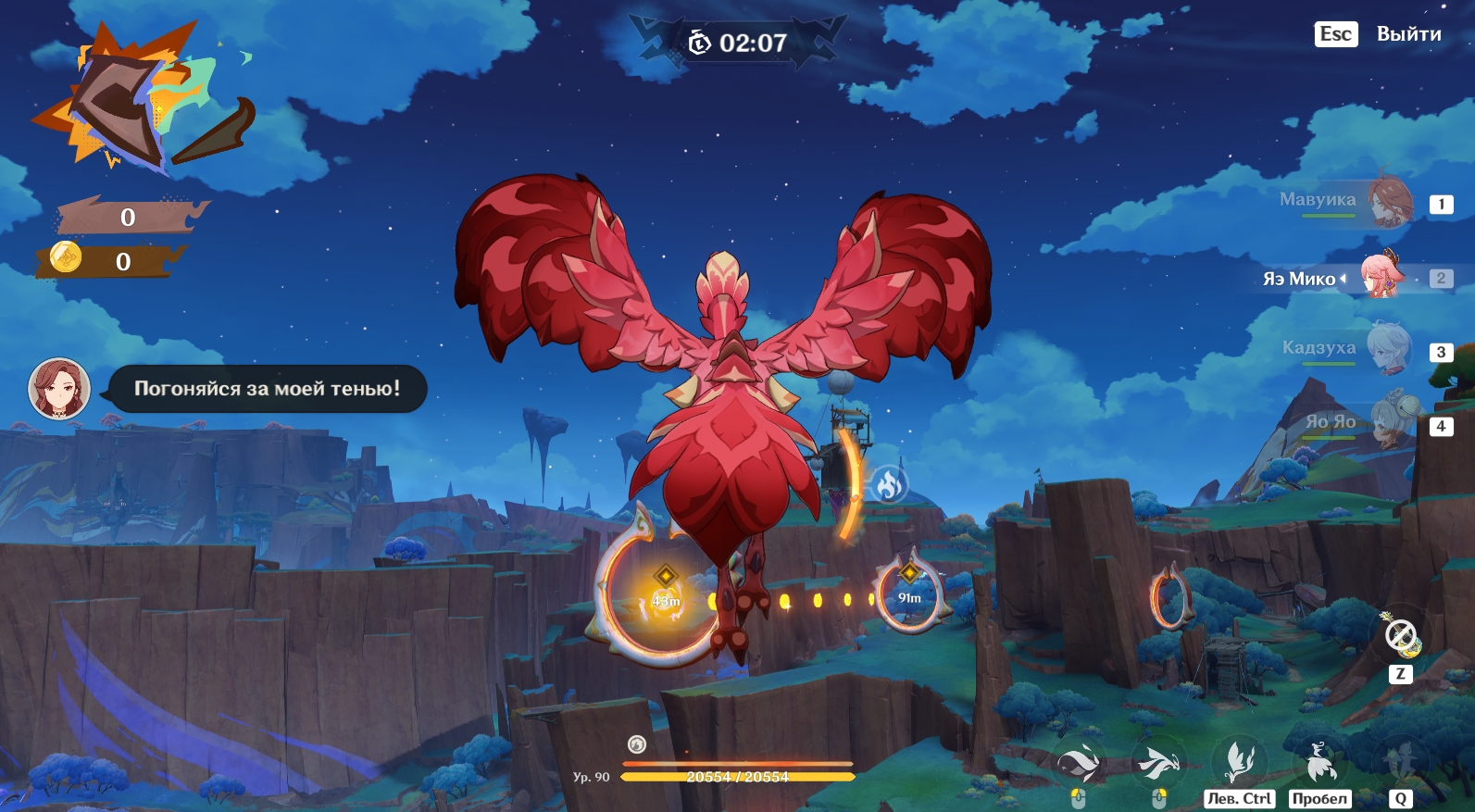Click the Выйти exit button
Screen dimensions: 1475x812
1407,34
